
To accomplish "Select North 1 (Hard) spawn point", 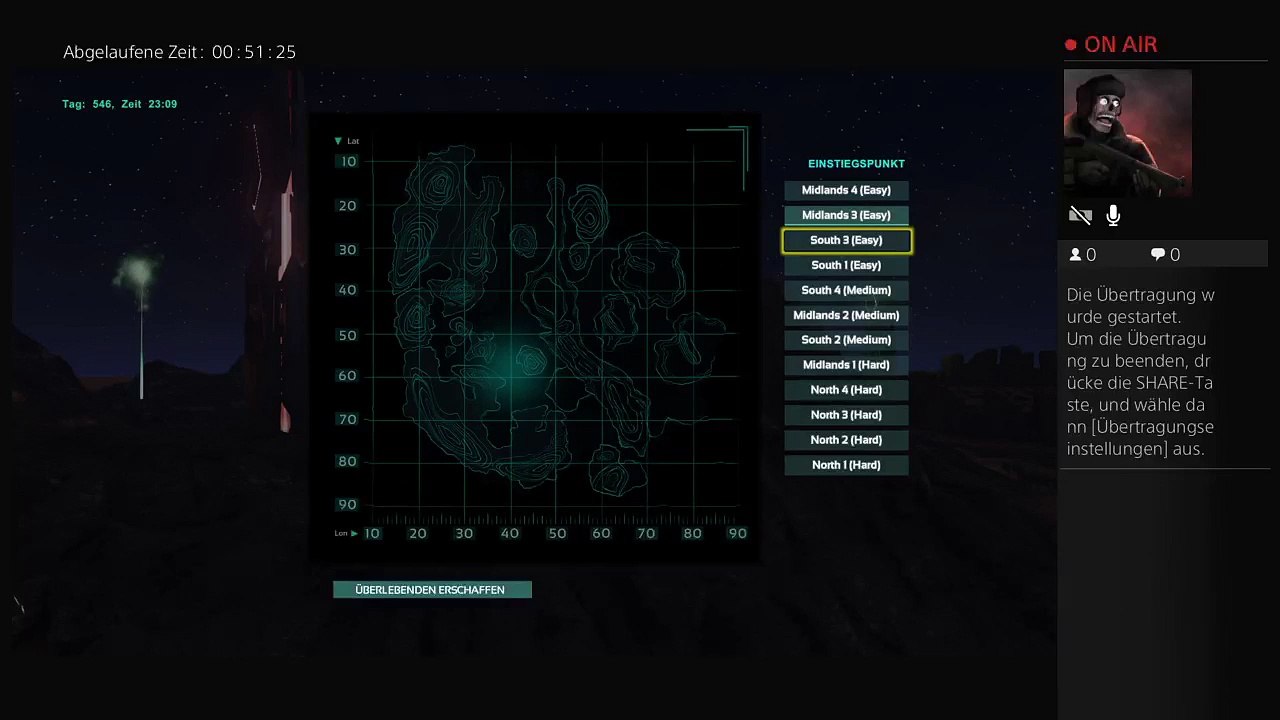I will [846, 465].
